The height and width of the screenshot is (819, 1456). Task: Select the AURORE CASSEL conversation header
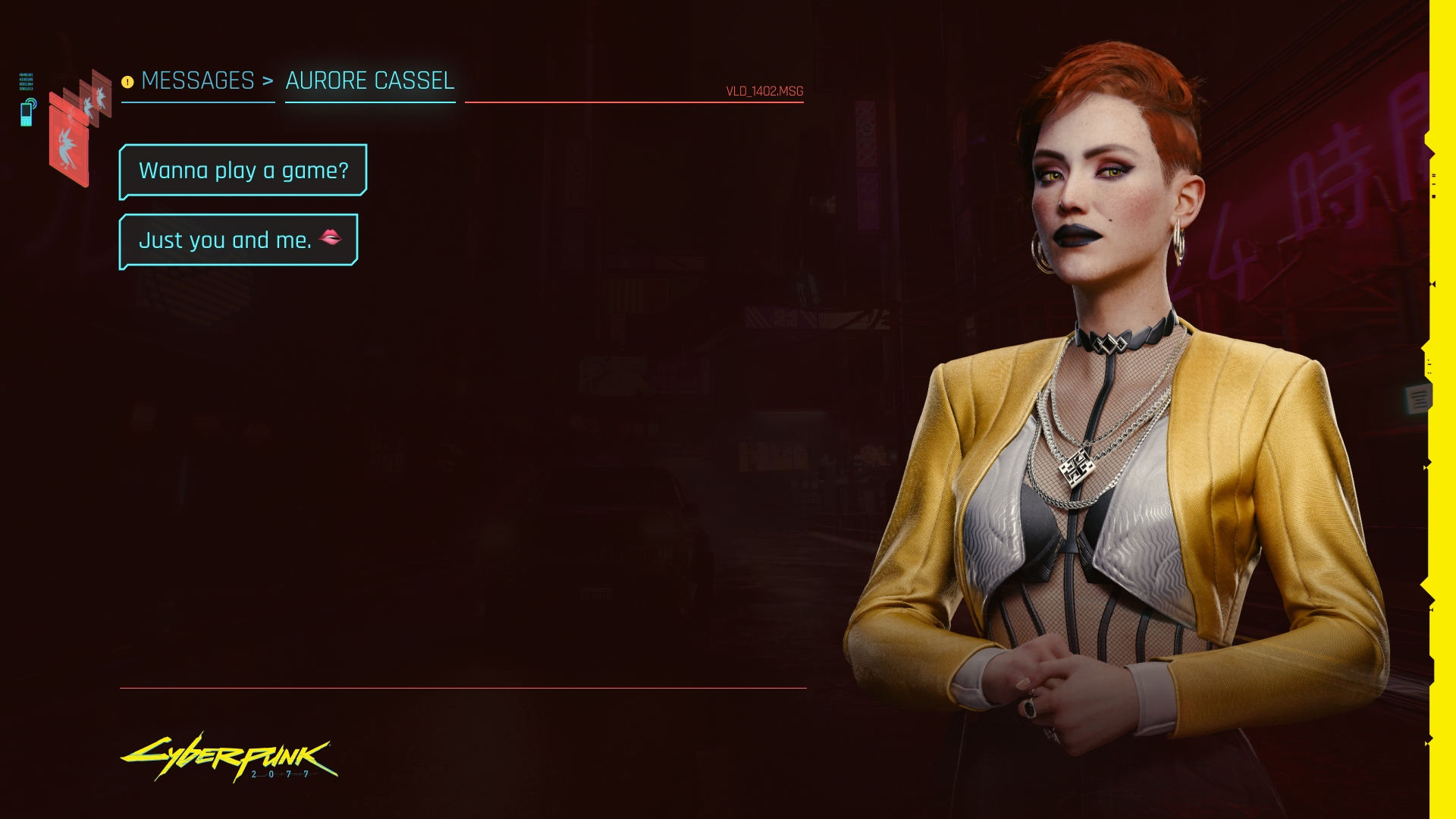(x=369, y=81)
